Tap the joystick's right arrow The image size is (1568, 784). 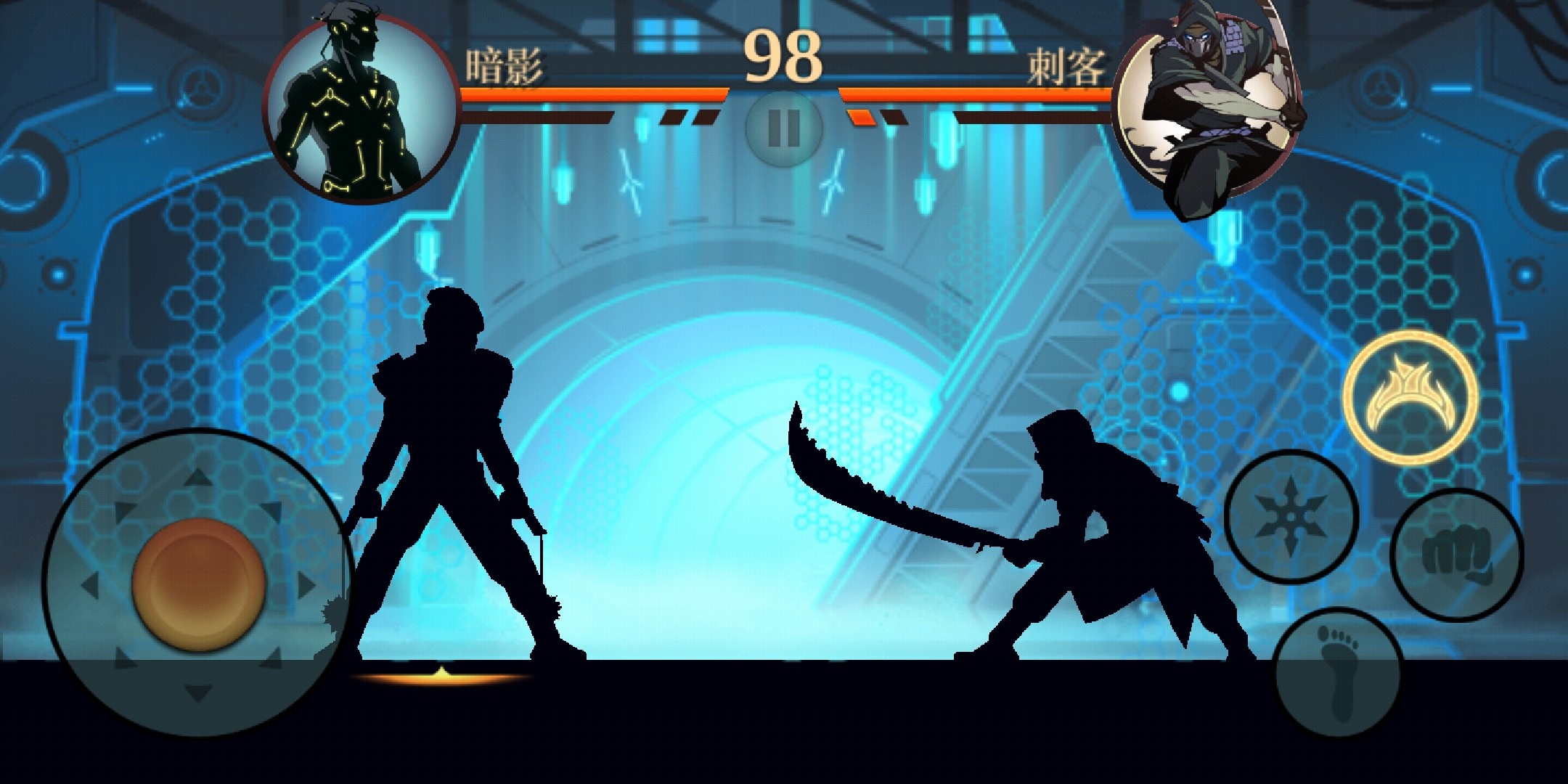click(x=306, y=585)
